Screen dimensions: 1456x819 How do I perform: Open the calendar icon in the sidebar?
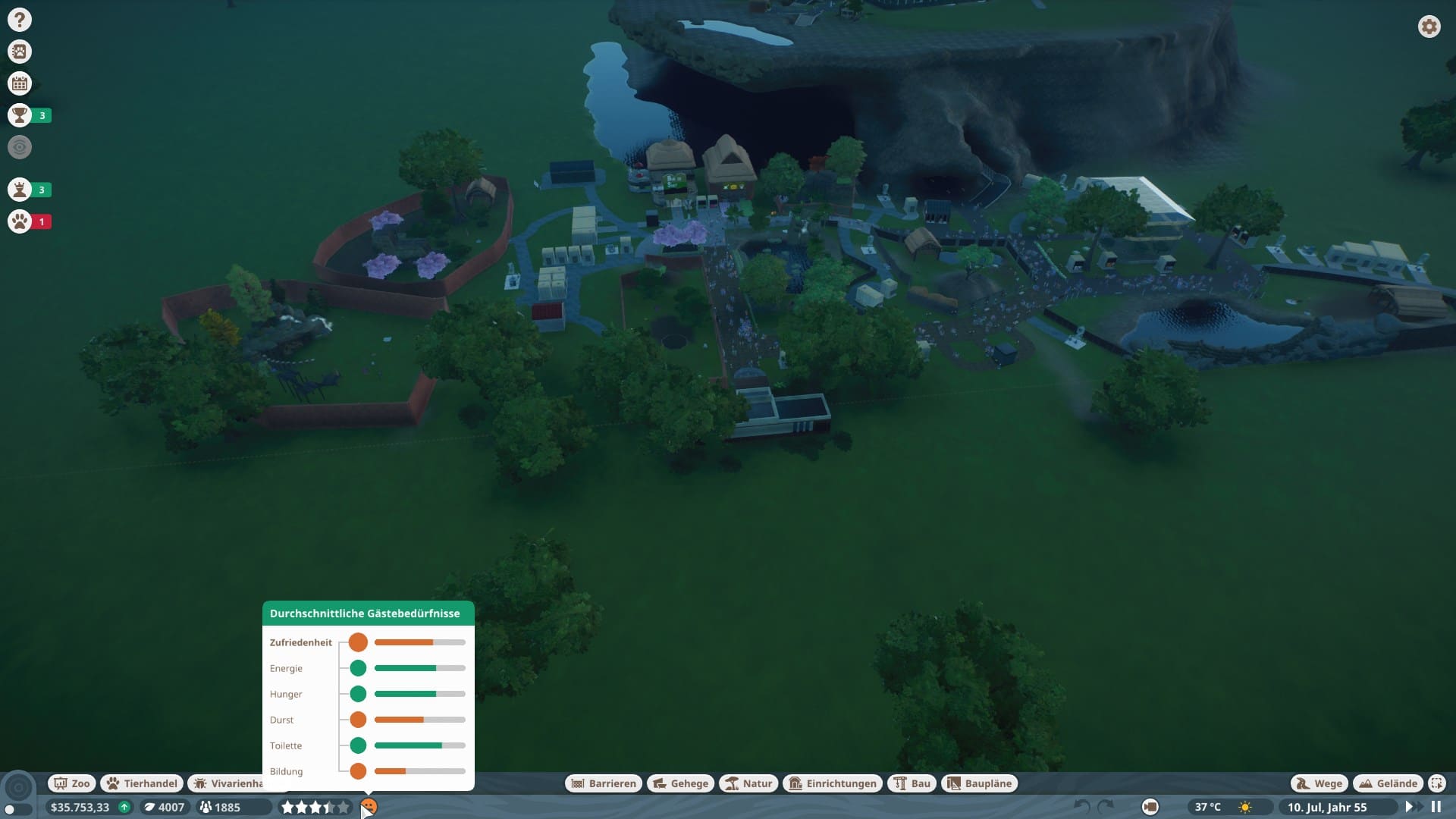click(x=20, y=83)
